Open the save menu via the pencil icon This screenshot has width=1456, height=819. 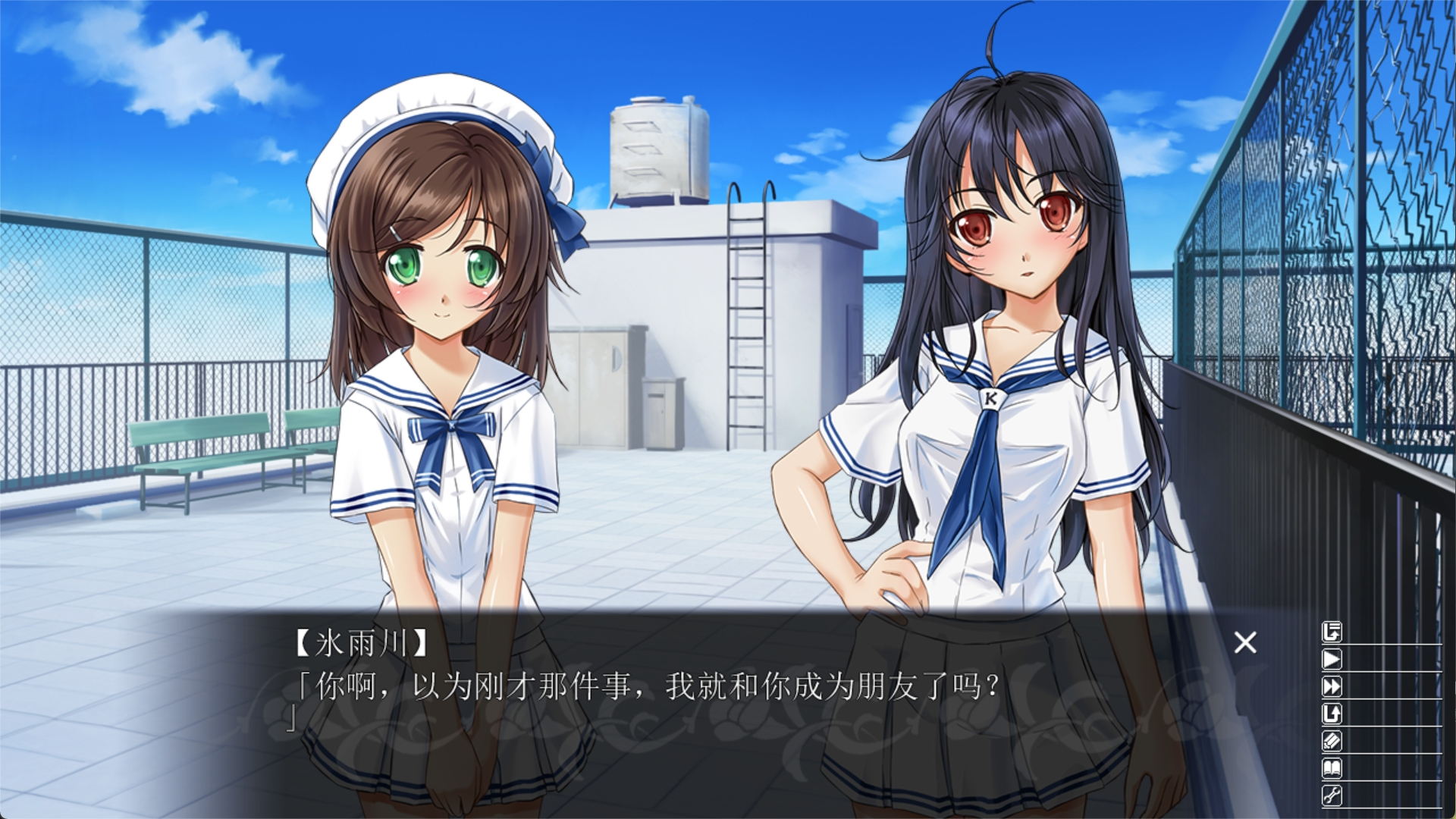1332,741
